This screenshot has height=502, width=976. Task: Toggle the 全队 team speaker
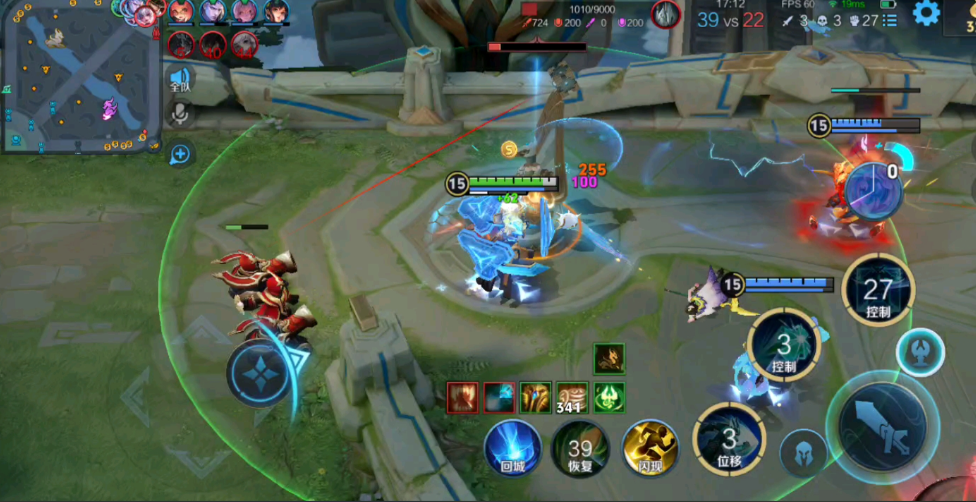click(180, 79)
